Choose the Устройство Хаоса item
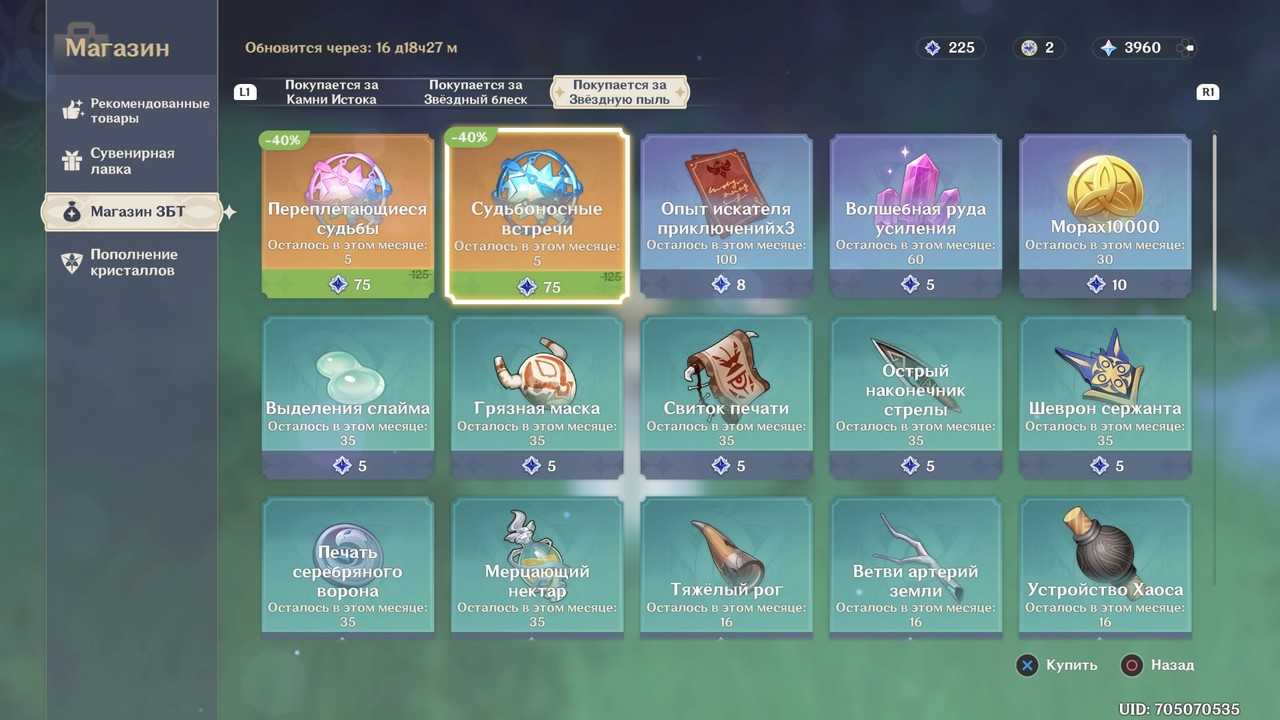Screen dimensions: 1280x720 (x=1105, y=567)
